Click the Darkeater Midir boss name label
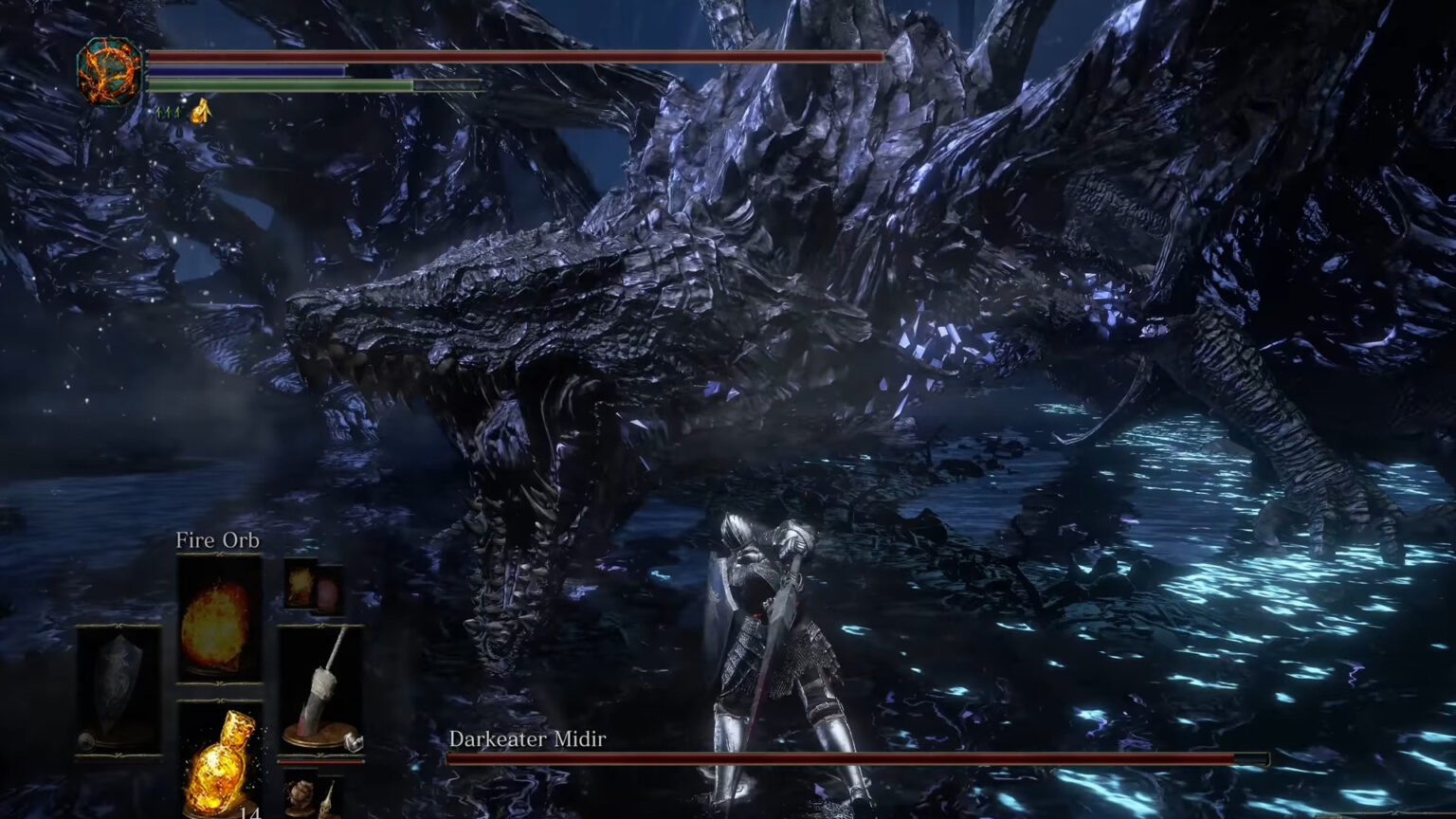This screenshot has width=1456, height=819. tap(527, 740)
